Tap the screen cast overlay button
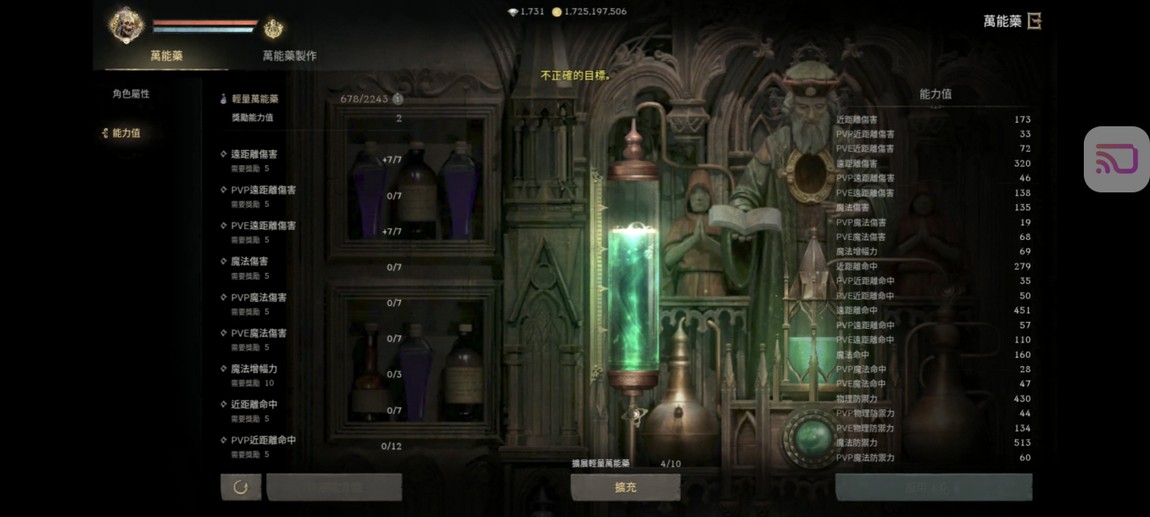The image size is (1150, 517). tap(1116, 159)
